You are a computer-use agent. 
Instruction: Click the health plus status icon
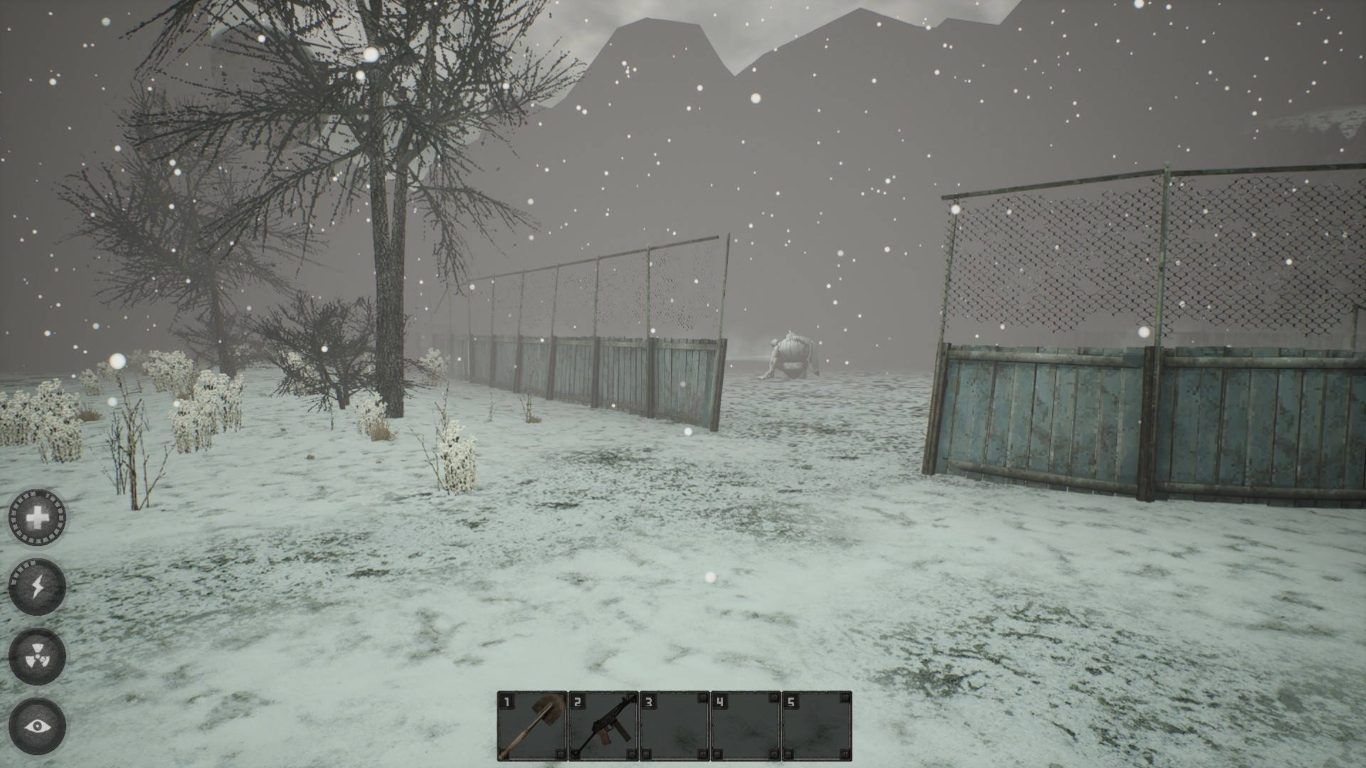(37, 517)
